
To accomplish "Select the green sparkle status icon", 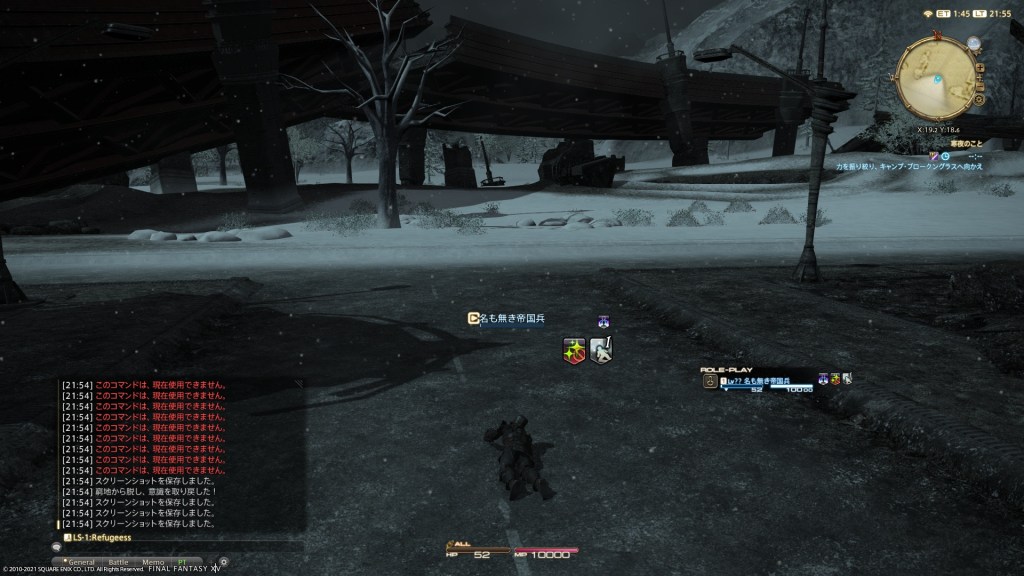I will (574, 350).
